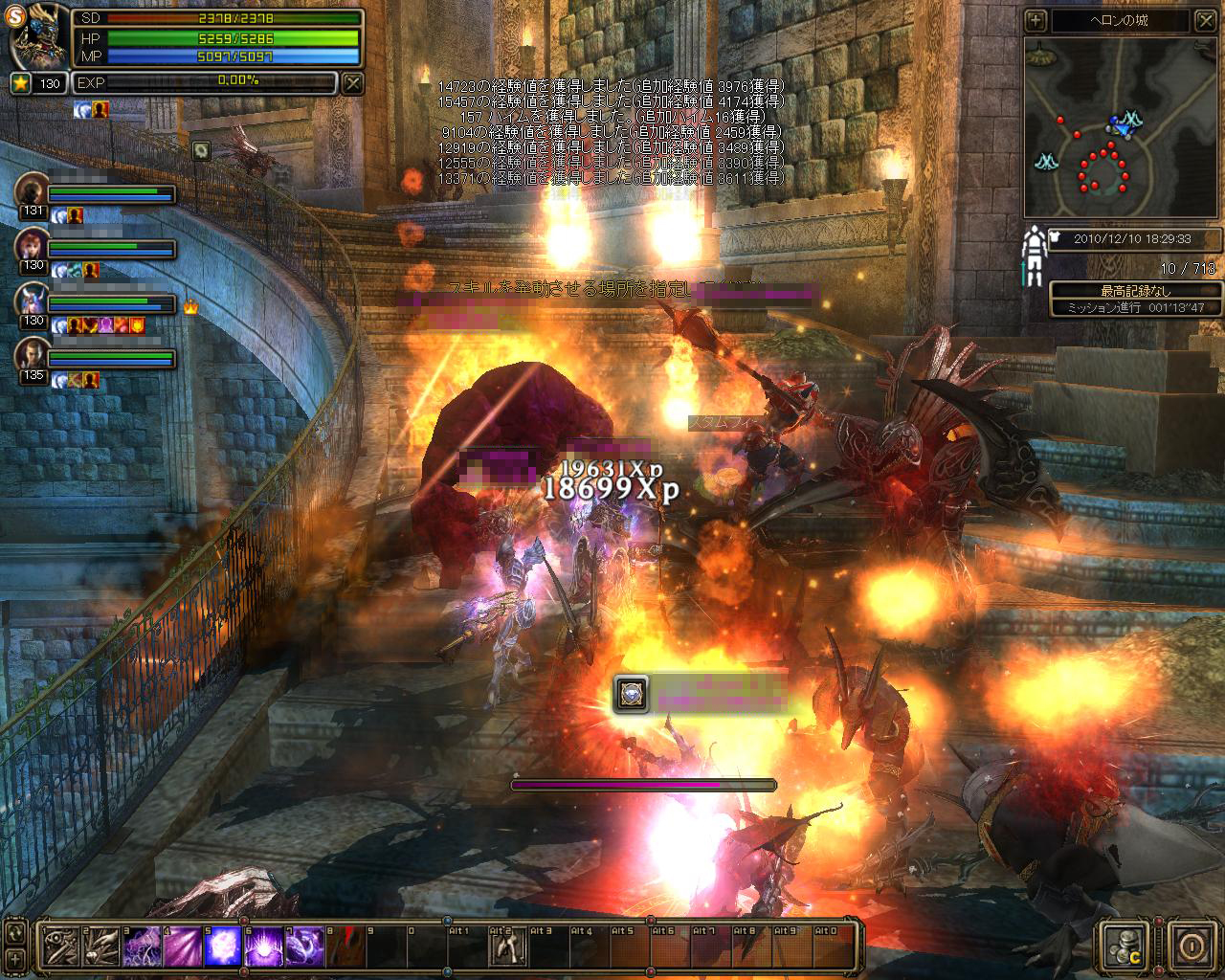Select the red-haired level 130 party member
This screenshot has height=980, width=1225.
(x=32, y=246)
